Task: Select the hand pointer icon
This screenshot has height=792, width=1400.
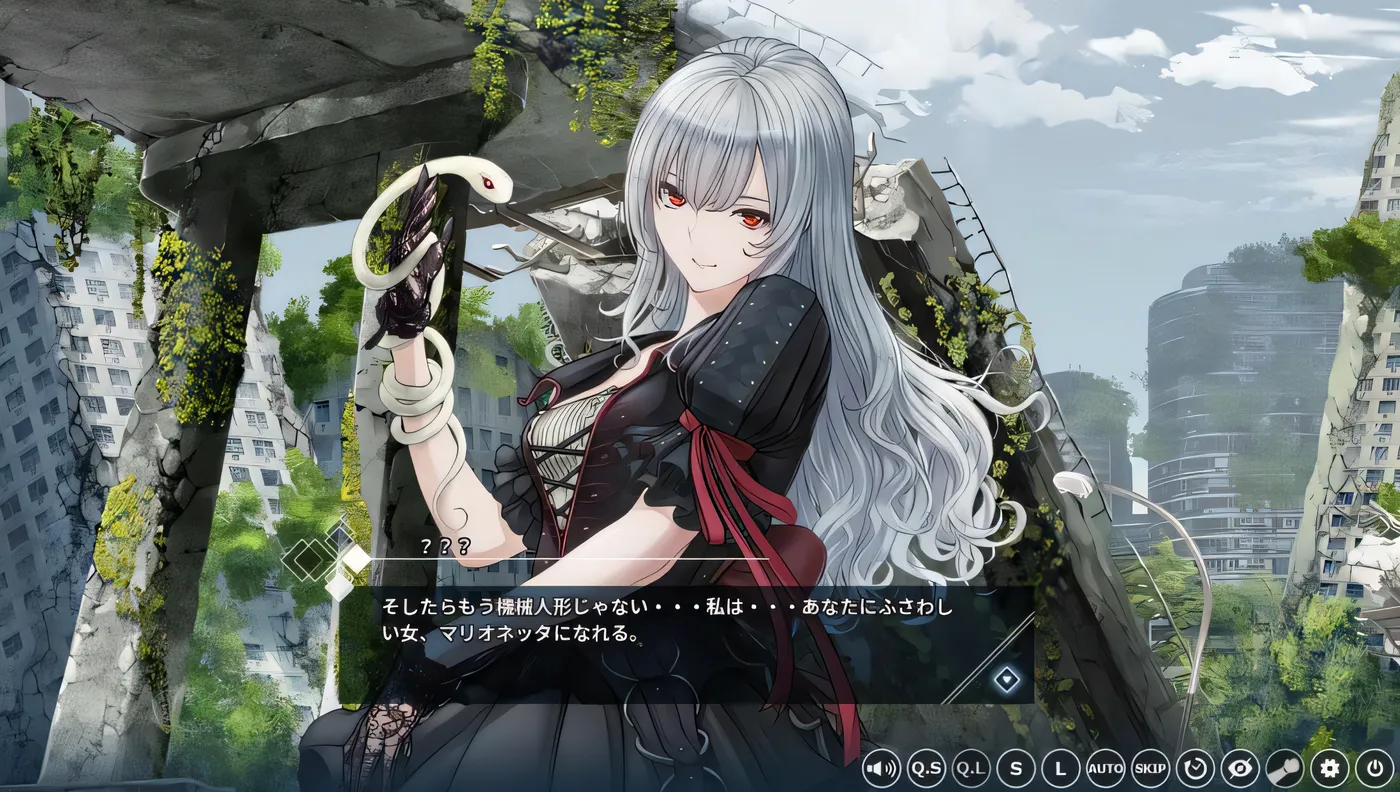Action: click(x=1284, y=769)
